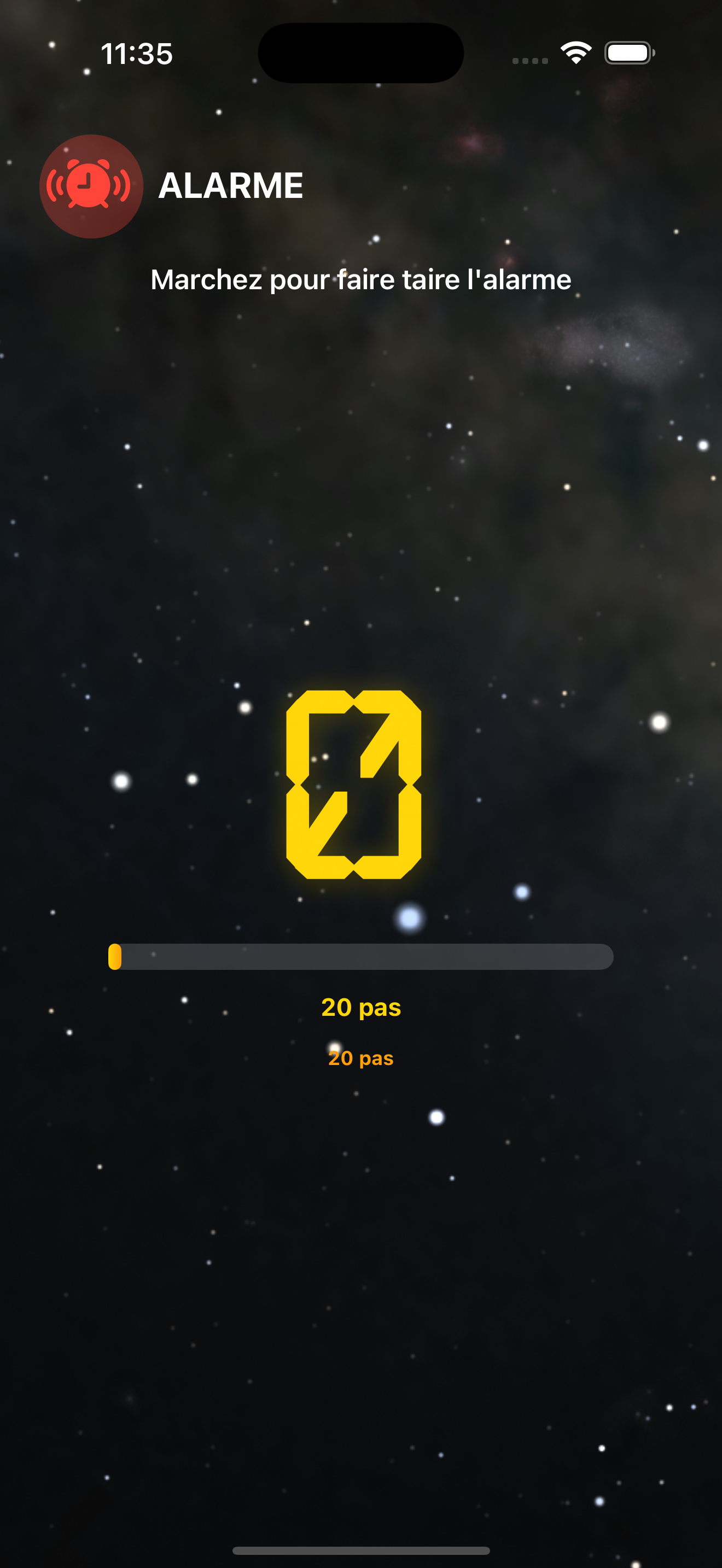Image resolution: width=722 pixels, height=1568 pixels.
Task: Click the 'ALARME' title text
Action: click(230, 186)
